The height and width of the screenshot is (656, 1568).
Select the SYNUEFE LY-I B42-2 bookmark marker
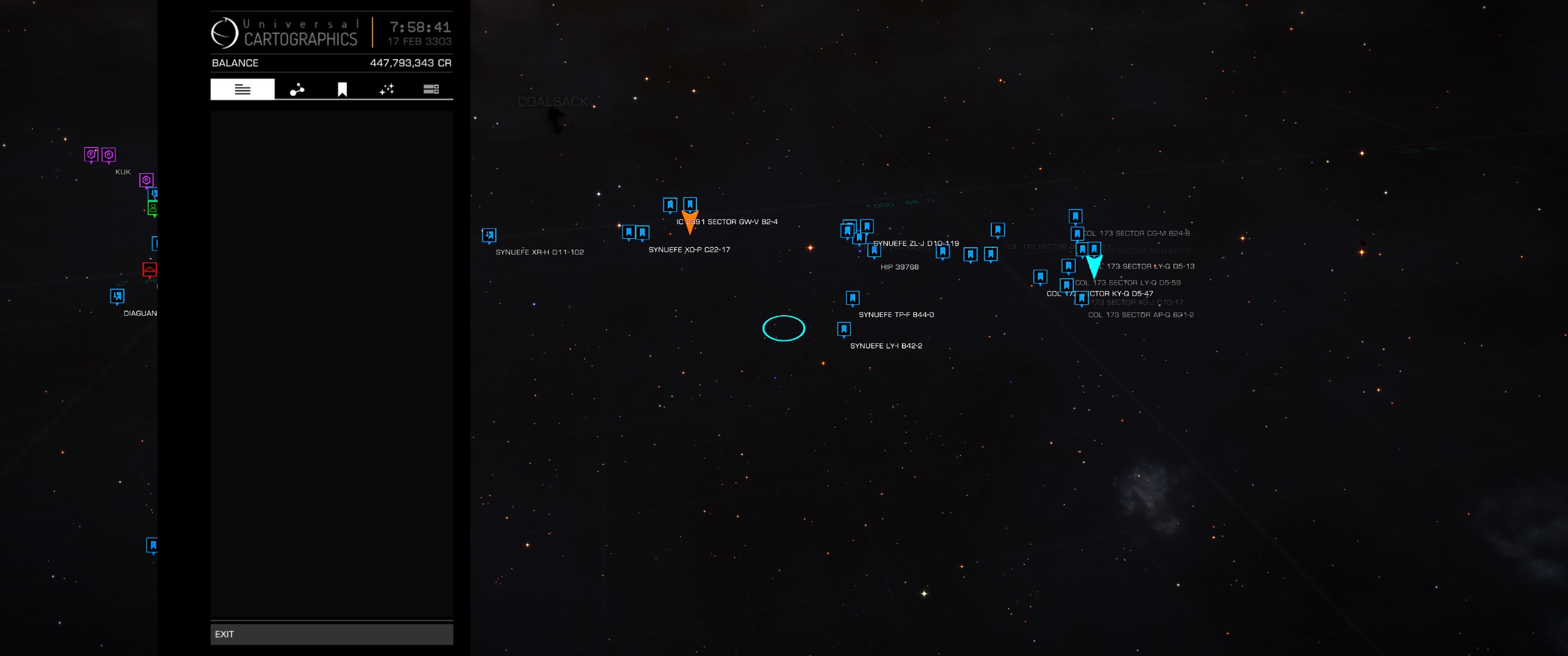(x=844, y=329)
